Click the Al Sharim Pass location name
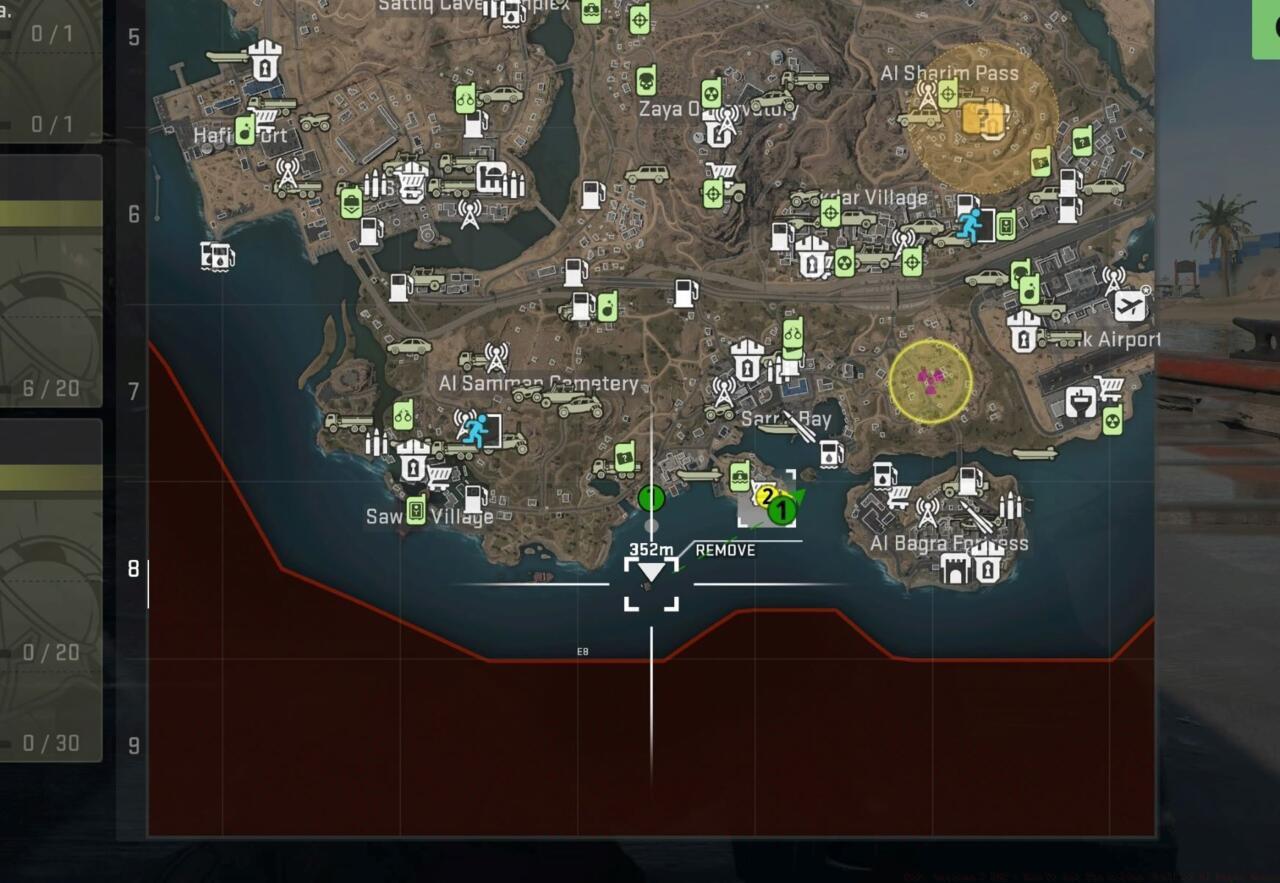The image size is (1280, 883). coord(950,73)
